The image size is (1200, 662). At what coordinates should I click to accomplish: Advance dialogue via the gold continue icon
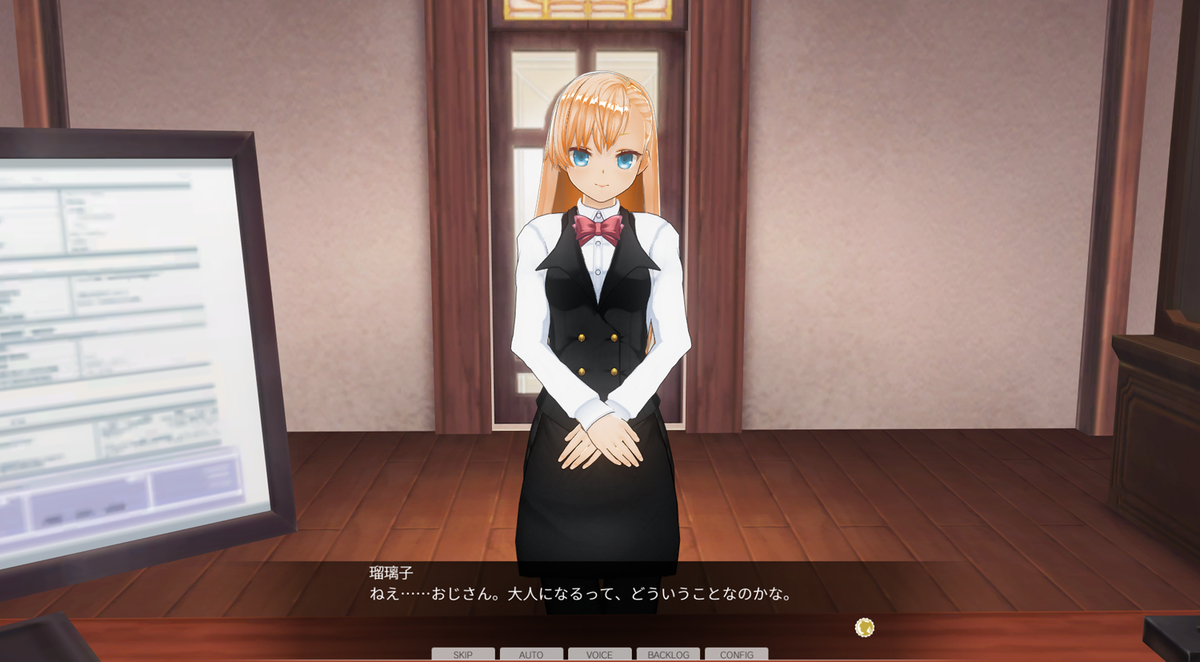coord(865,627)
